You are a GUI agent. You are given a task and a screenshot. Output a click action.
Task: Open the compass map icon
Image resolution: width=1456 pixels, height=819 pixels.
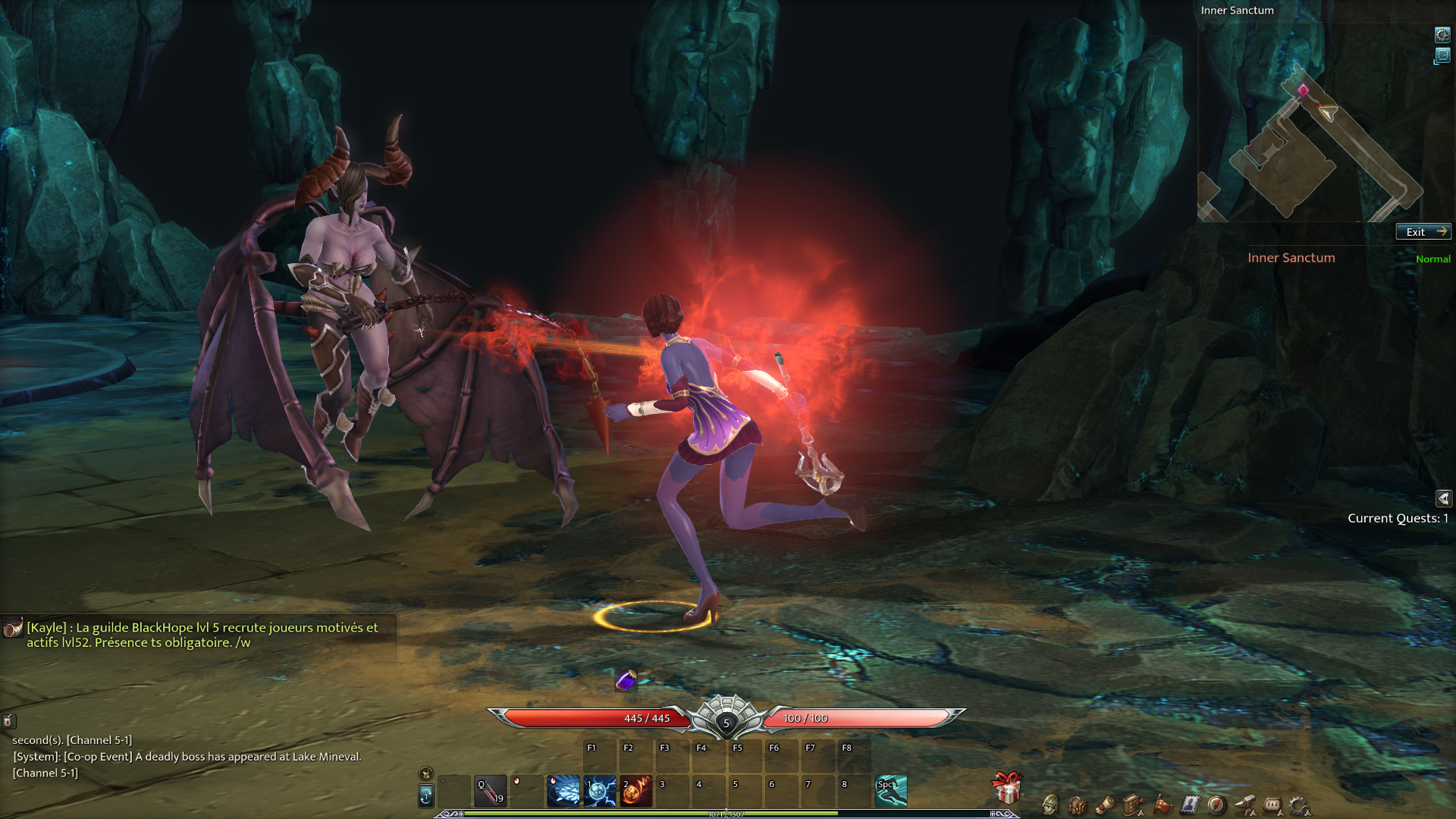click(x=1216, y=805)
